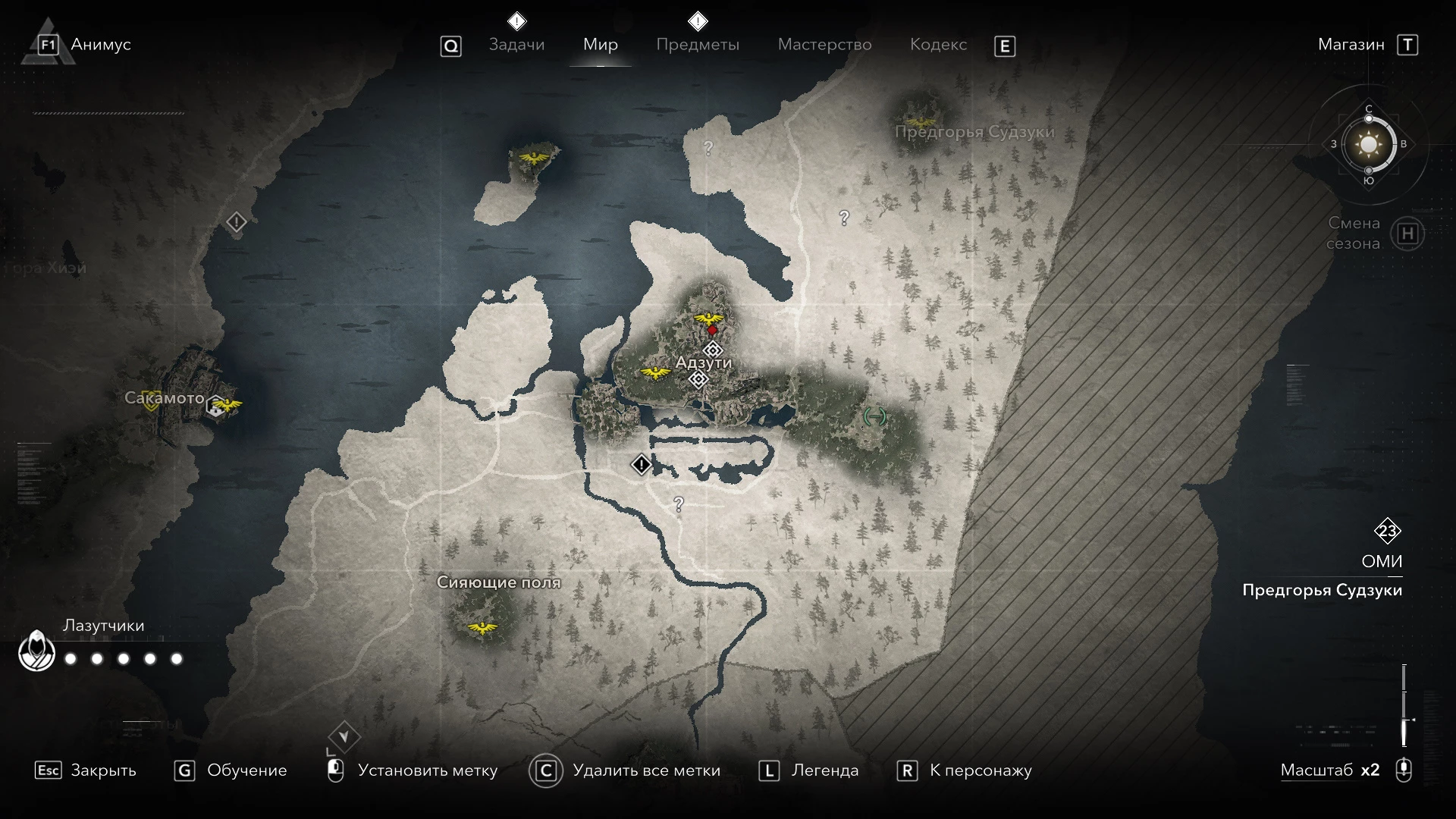Open the Обучение tutorial

tap(231, 770)
